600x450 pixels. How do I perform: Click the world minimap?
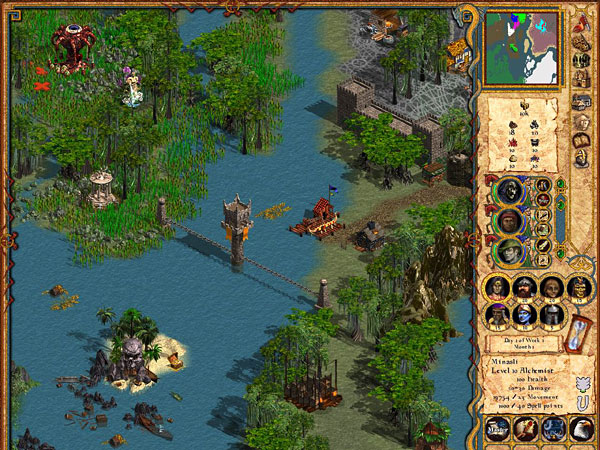point(522,48)
